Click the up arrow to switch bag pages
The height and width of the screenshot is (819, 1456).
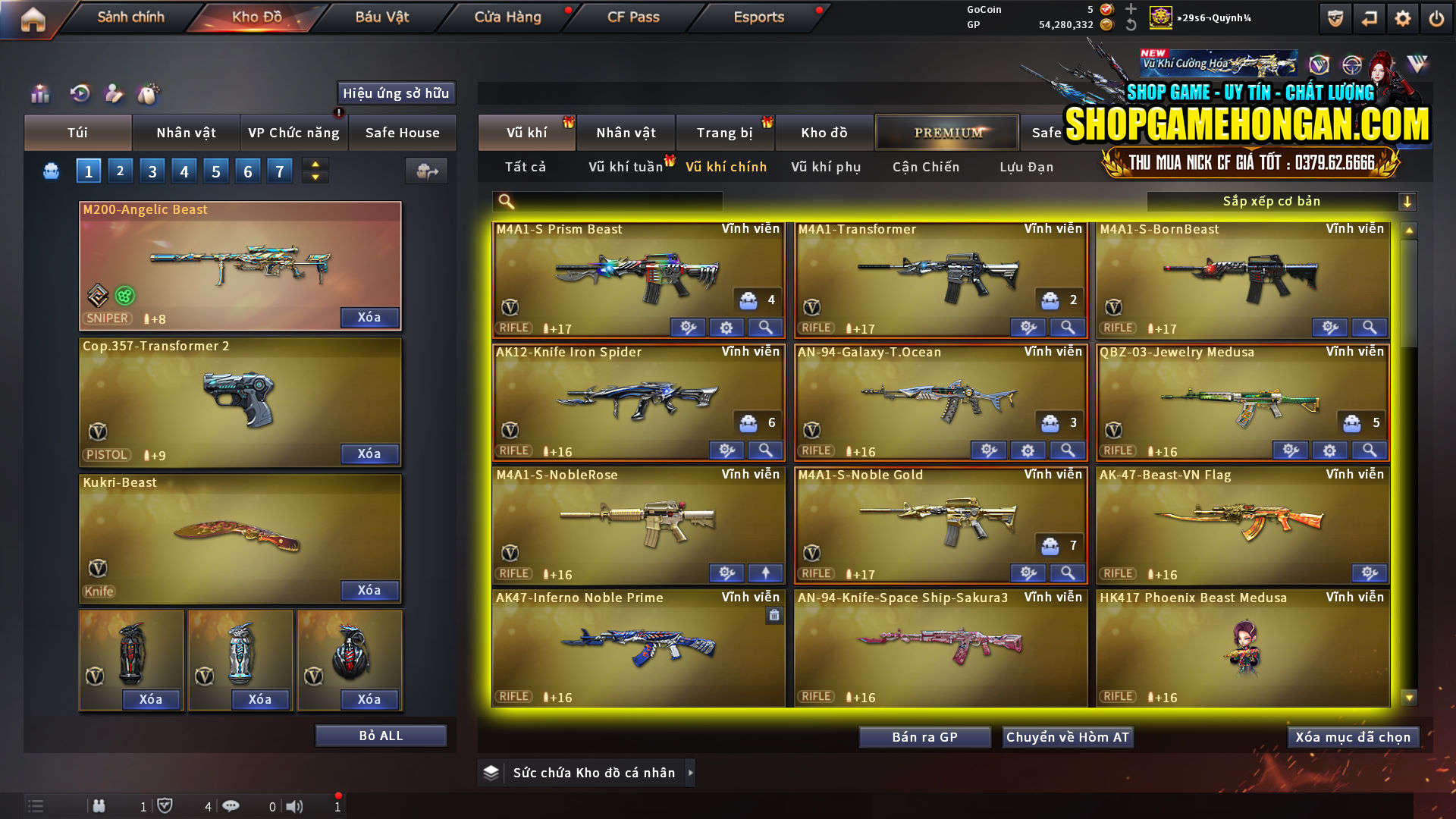(x=314, y=164)
